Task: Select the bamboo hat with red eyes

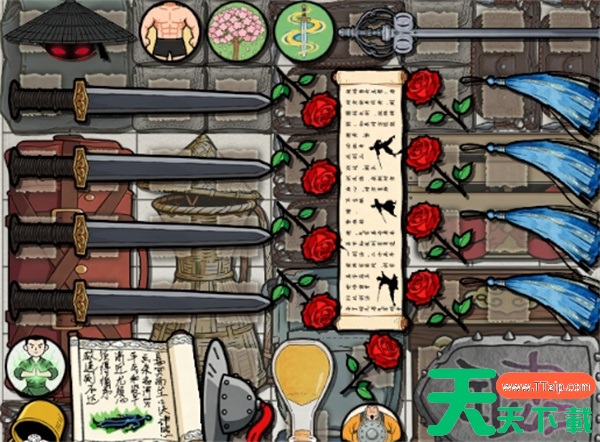Action: 68,34
